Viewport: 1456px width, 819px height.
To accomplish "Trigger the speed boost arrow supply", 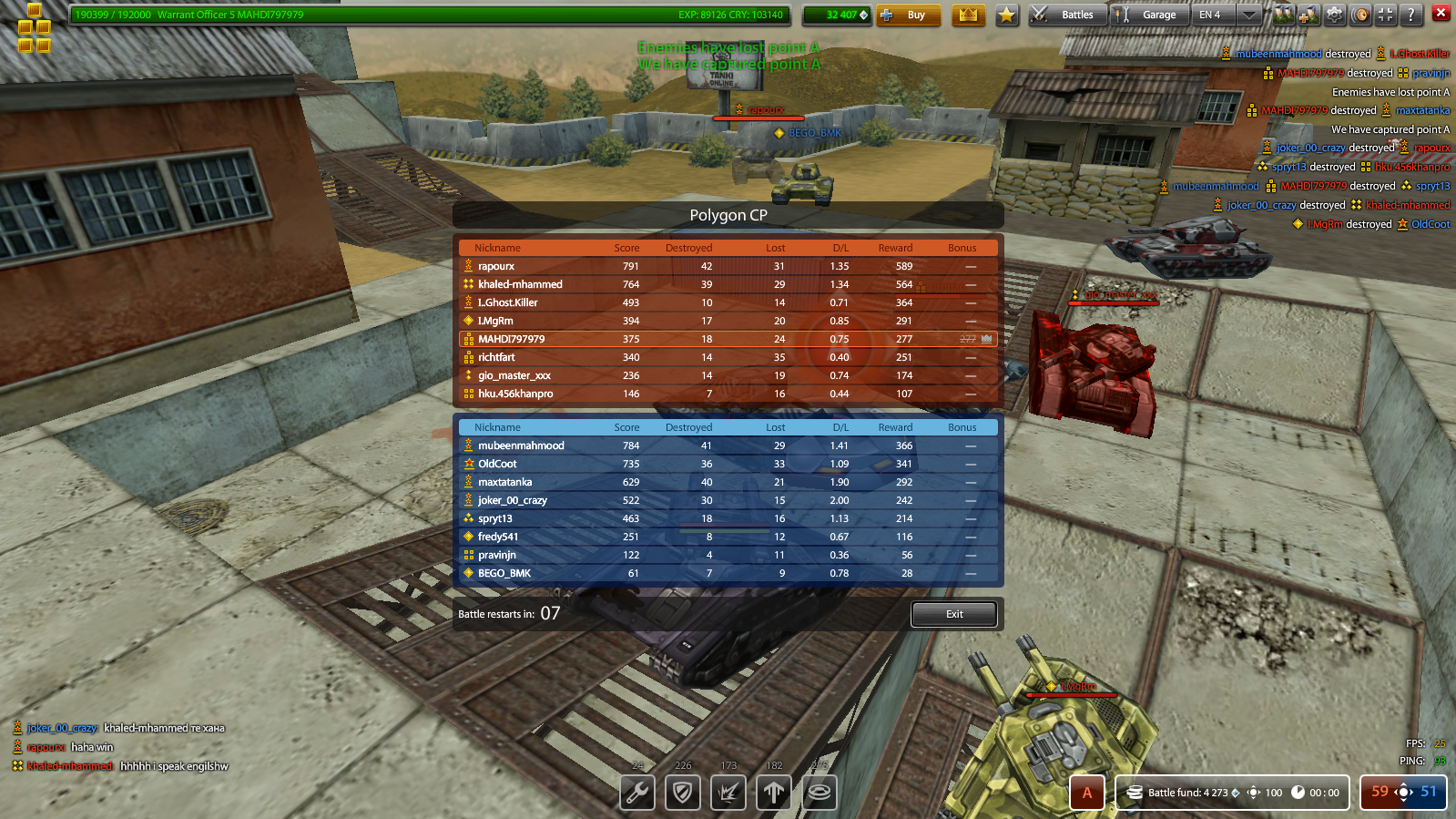I will click(x=773, y=793).
